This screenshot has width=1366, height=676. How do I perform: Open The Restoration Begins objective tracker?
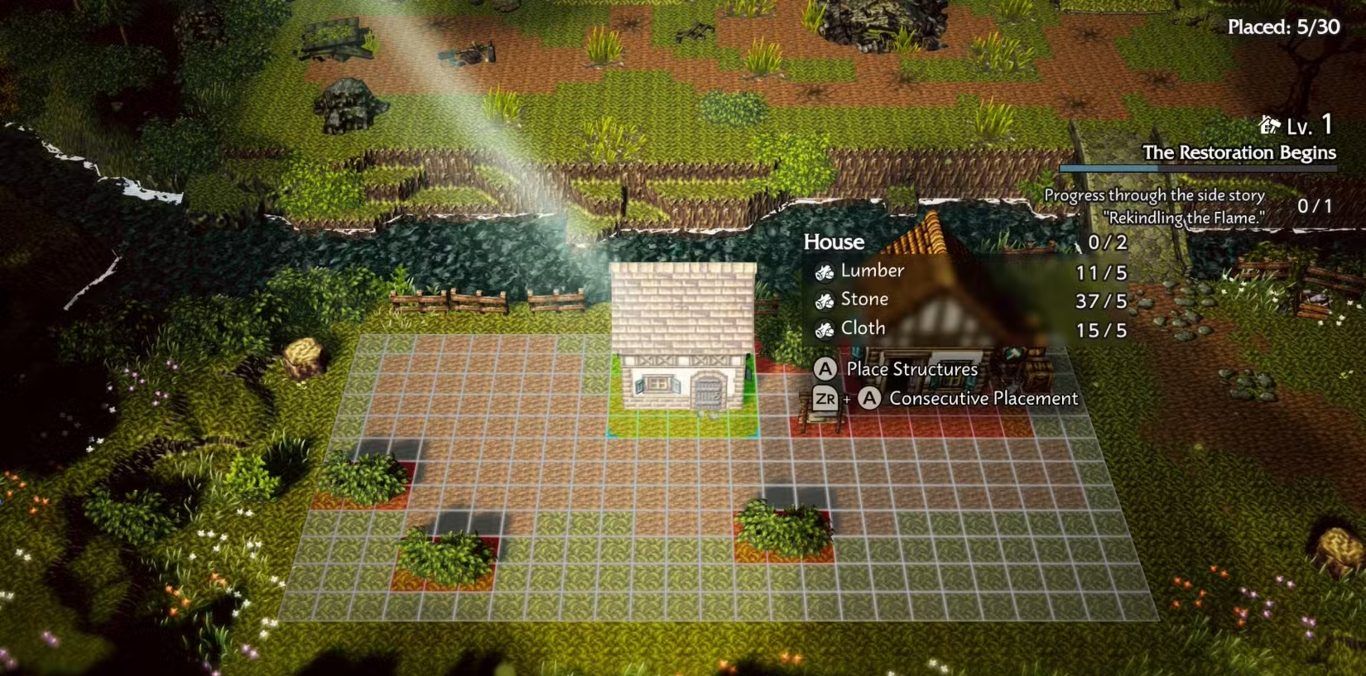point(1239,153)
